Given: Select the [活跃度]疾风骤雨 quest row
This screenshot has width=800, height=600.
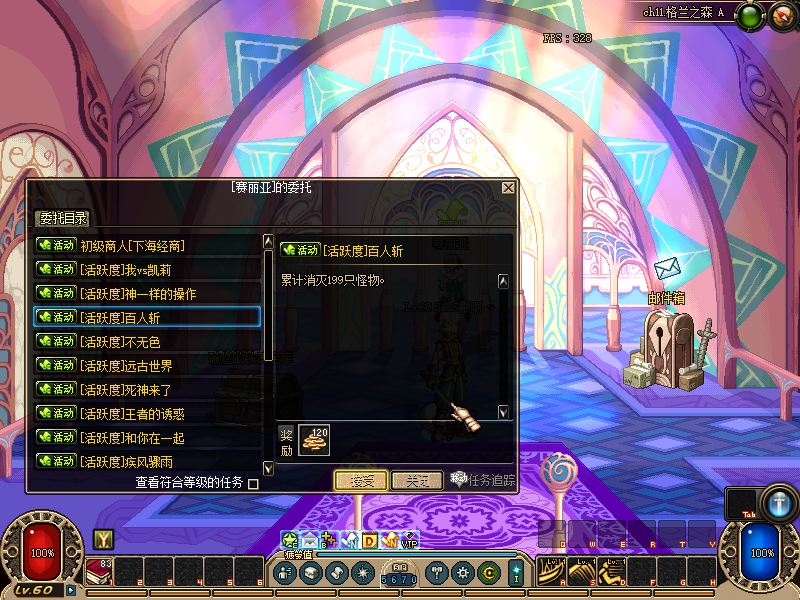Looking at the screenshot, I should (147, 461).
